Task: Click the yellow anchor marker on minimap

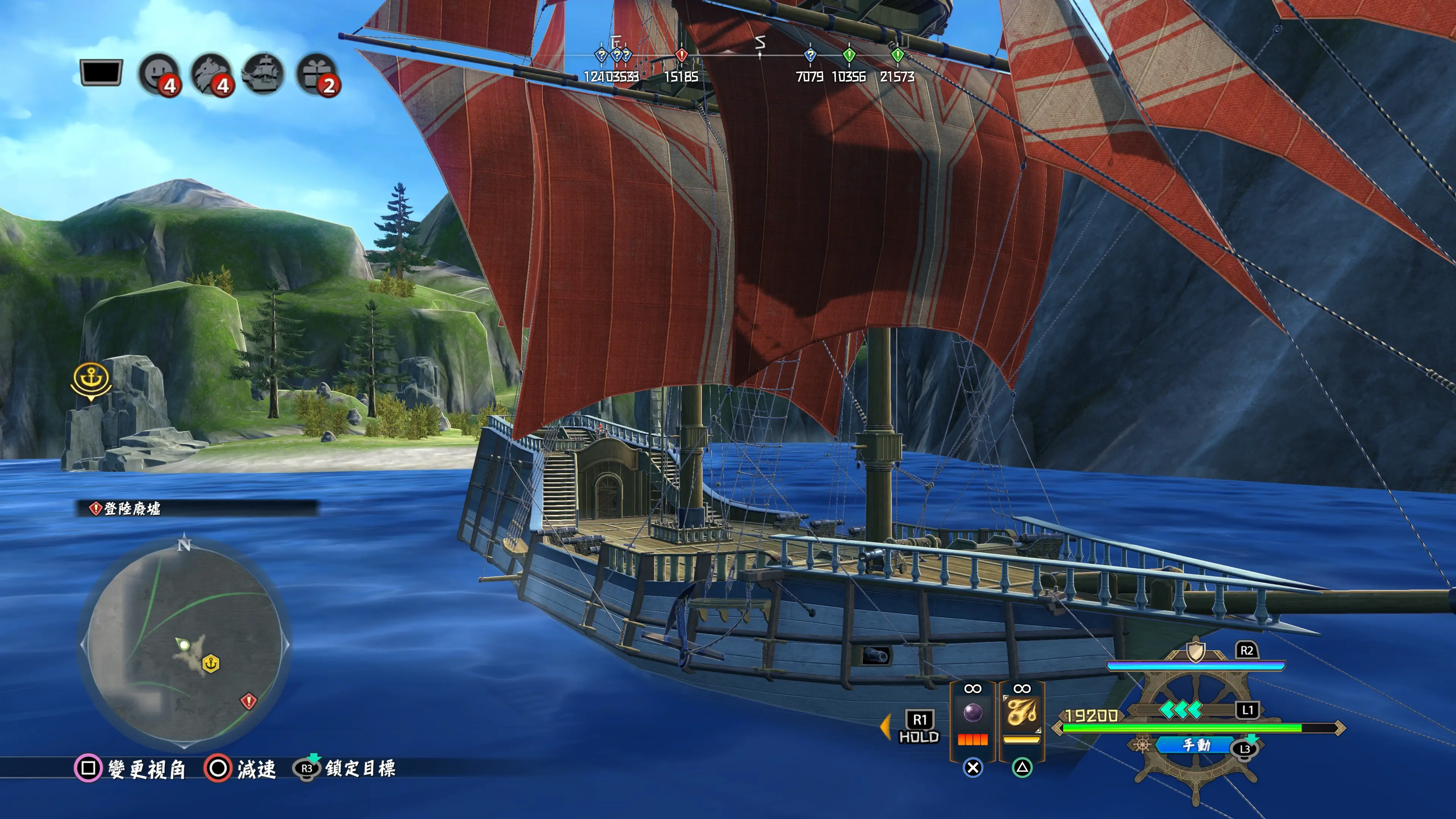Action: coord(211,664)
